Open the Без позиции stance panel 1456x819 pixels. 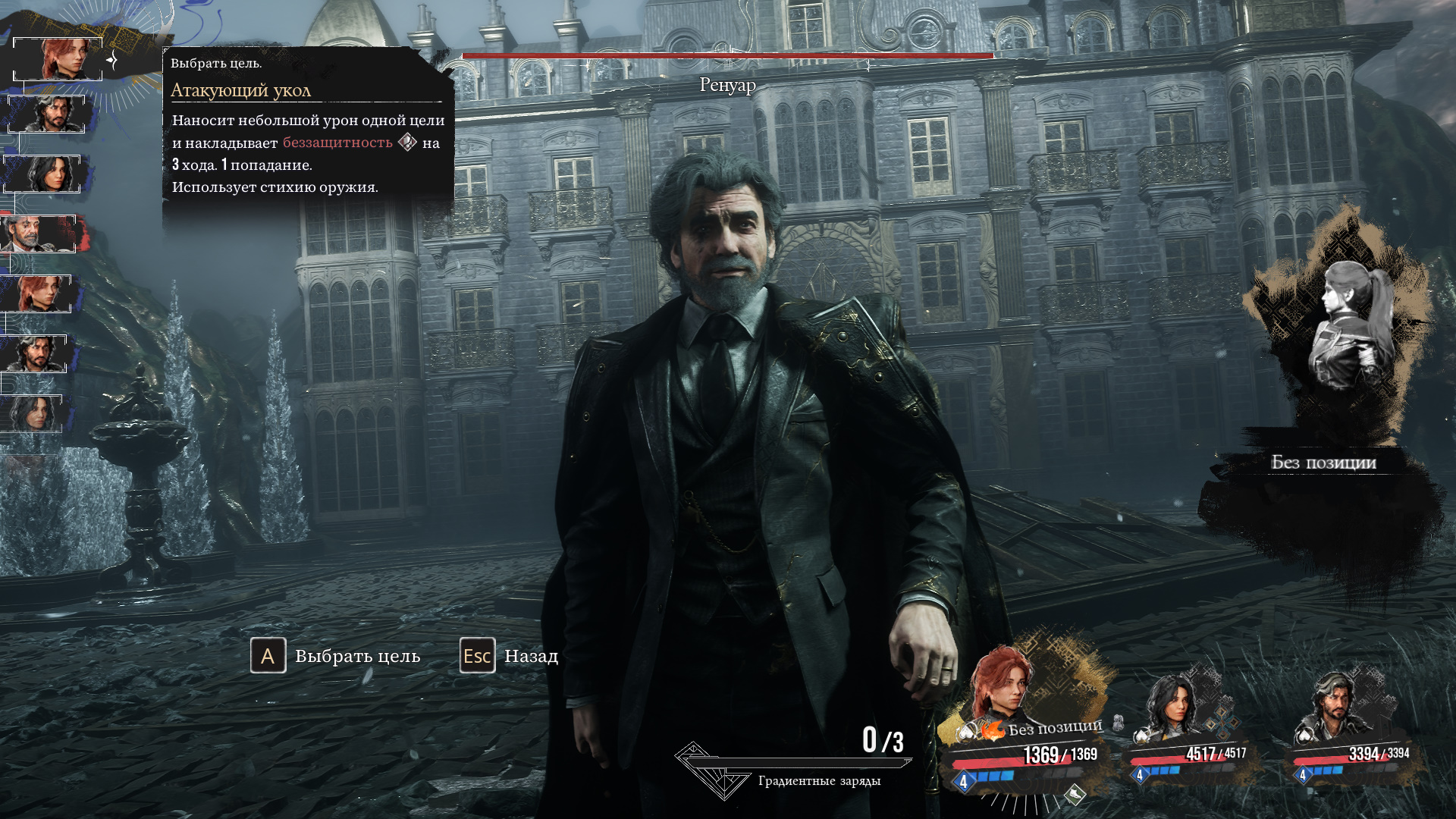pyautogui.click(x=1323, y=462)
